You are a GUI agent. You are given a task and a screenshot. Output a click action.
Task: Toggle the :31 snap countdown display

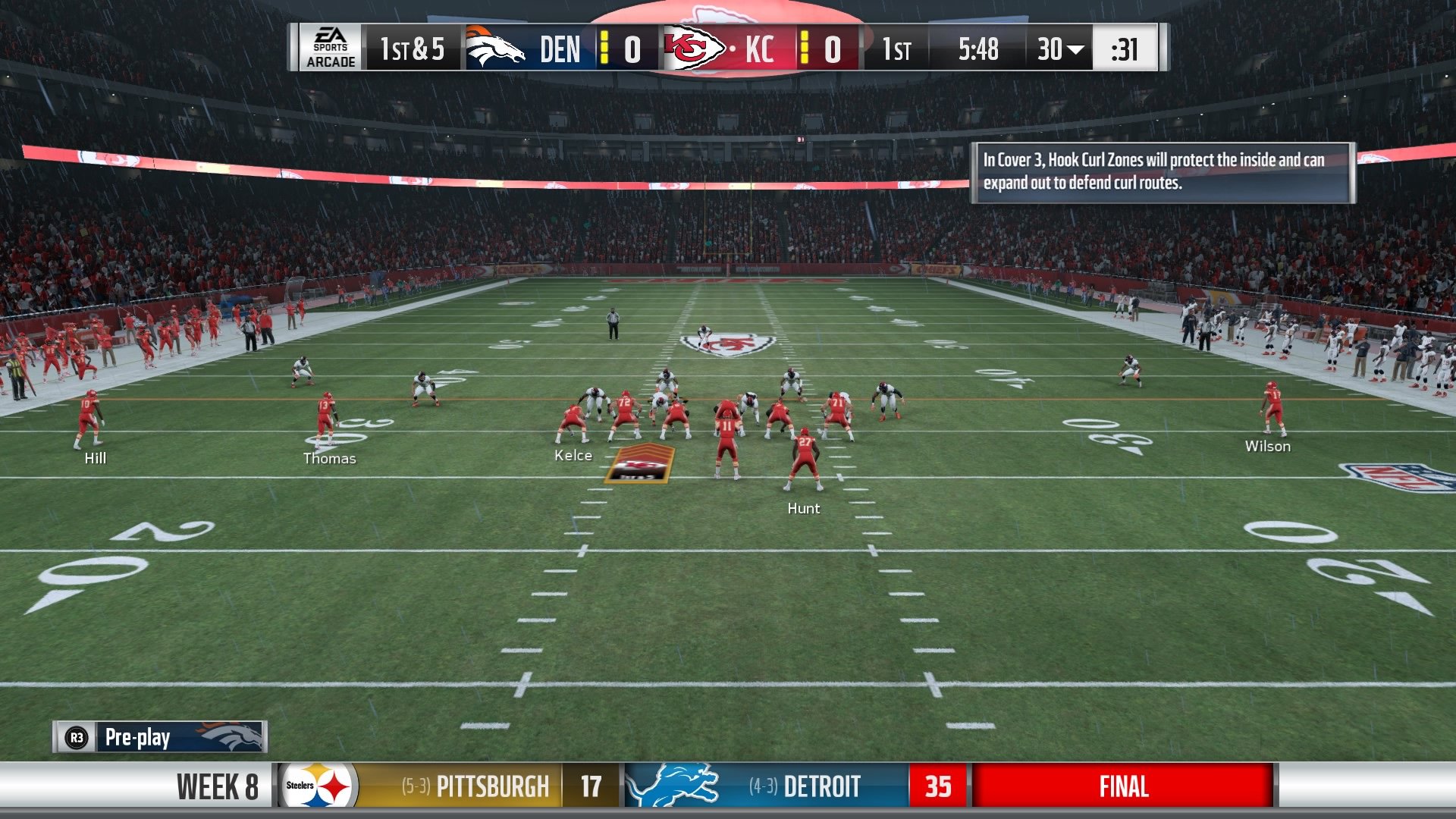point(1124,50)
